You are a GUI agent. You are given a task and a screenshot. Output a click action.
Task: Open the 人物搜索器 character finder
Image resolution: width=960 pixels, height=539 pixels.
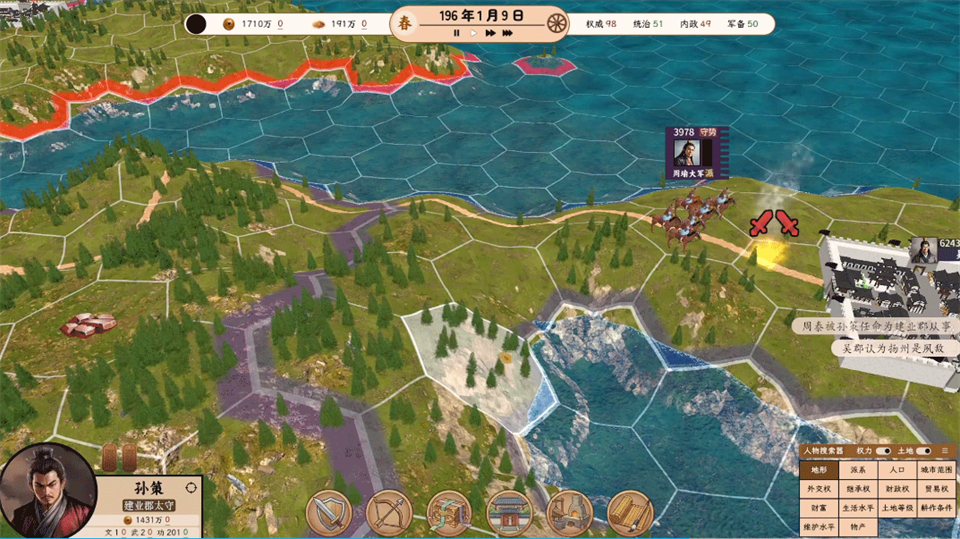(x=823, y=451)
